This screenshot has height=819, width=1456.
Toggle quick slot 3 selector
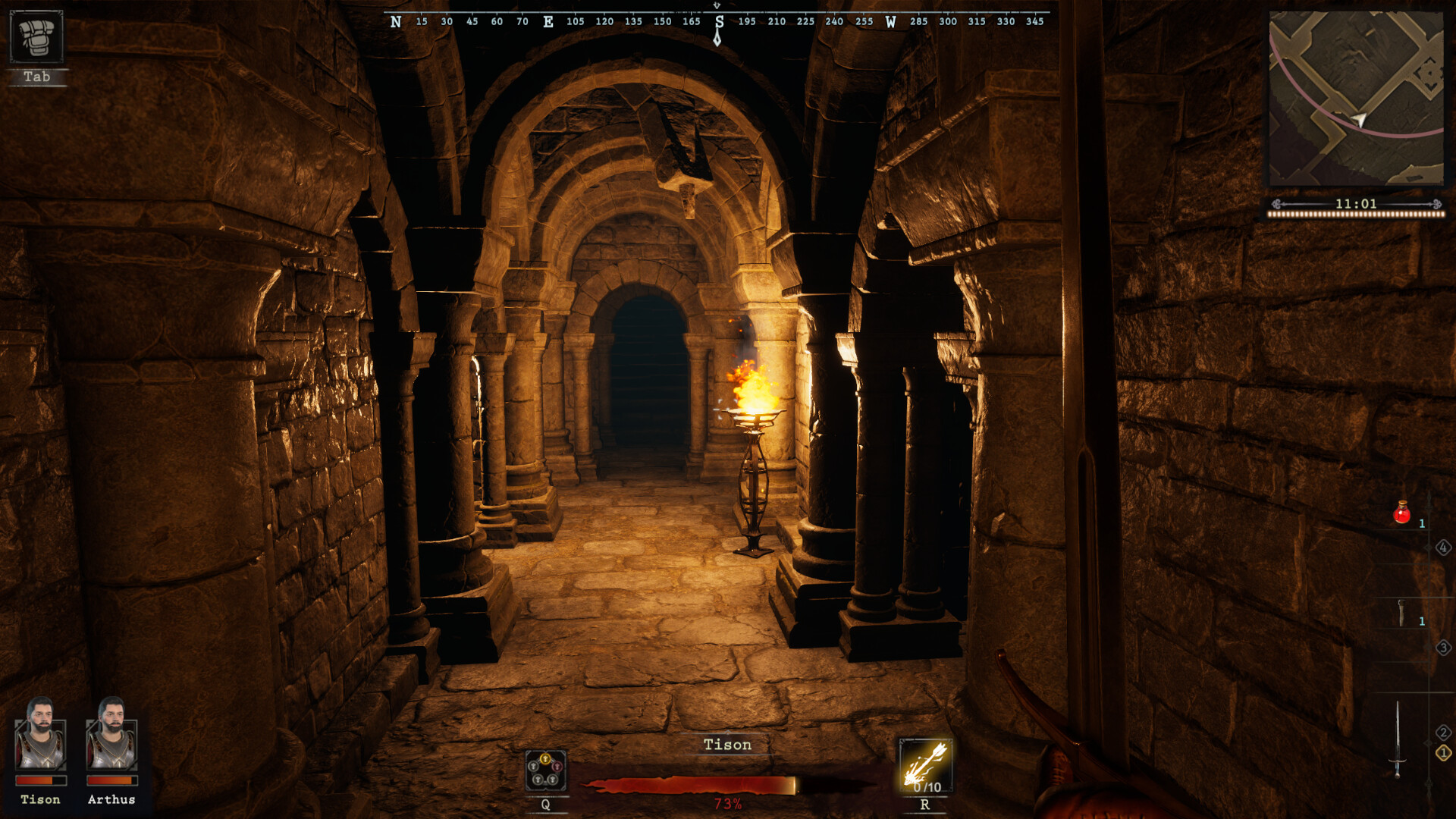(x=1443, y=648)
